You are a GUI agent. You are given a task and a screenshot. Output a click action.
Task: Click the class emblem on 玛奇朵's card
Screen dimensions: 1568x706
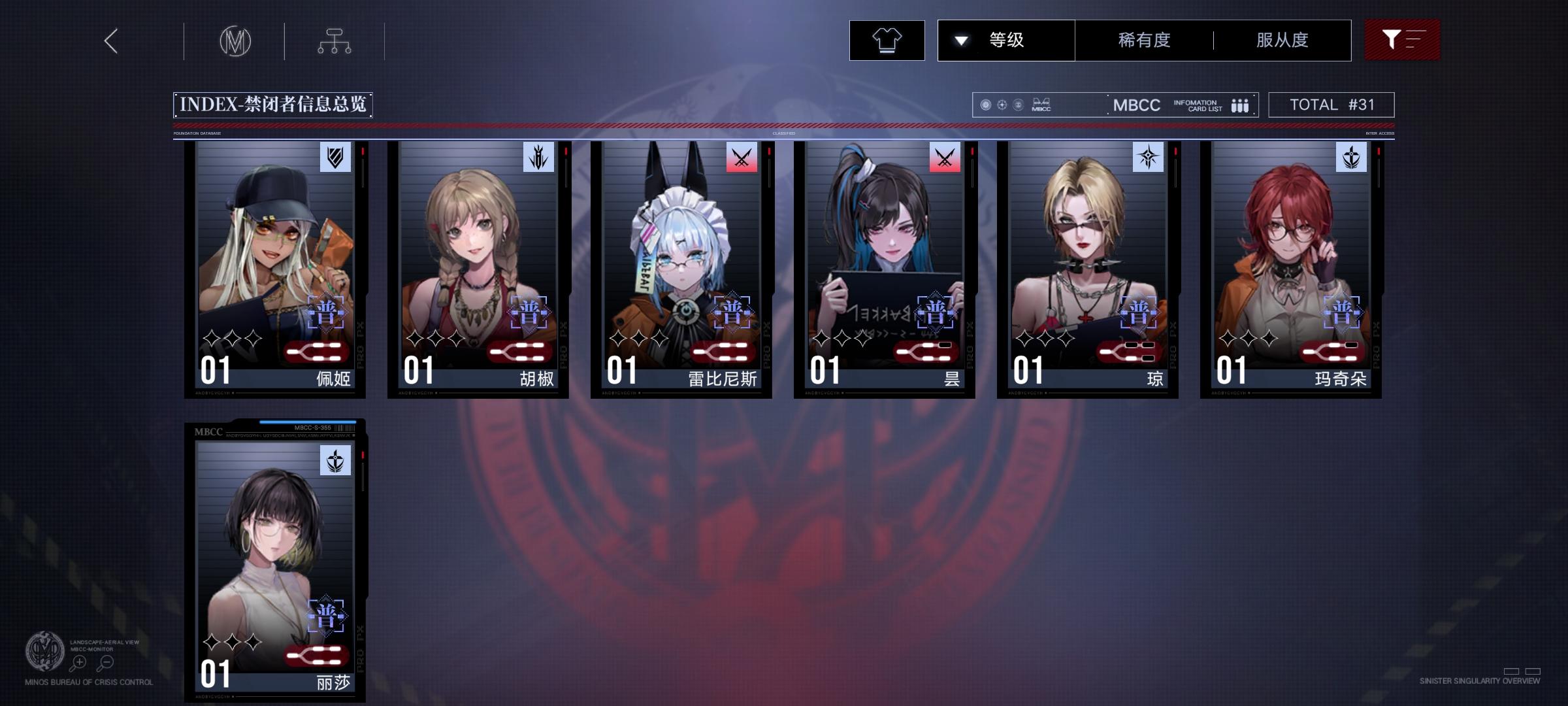pos(1350,157)
